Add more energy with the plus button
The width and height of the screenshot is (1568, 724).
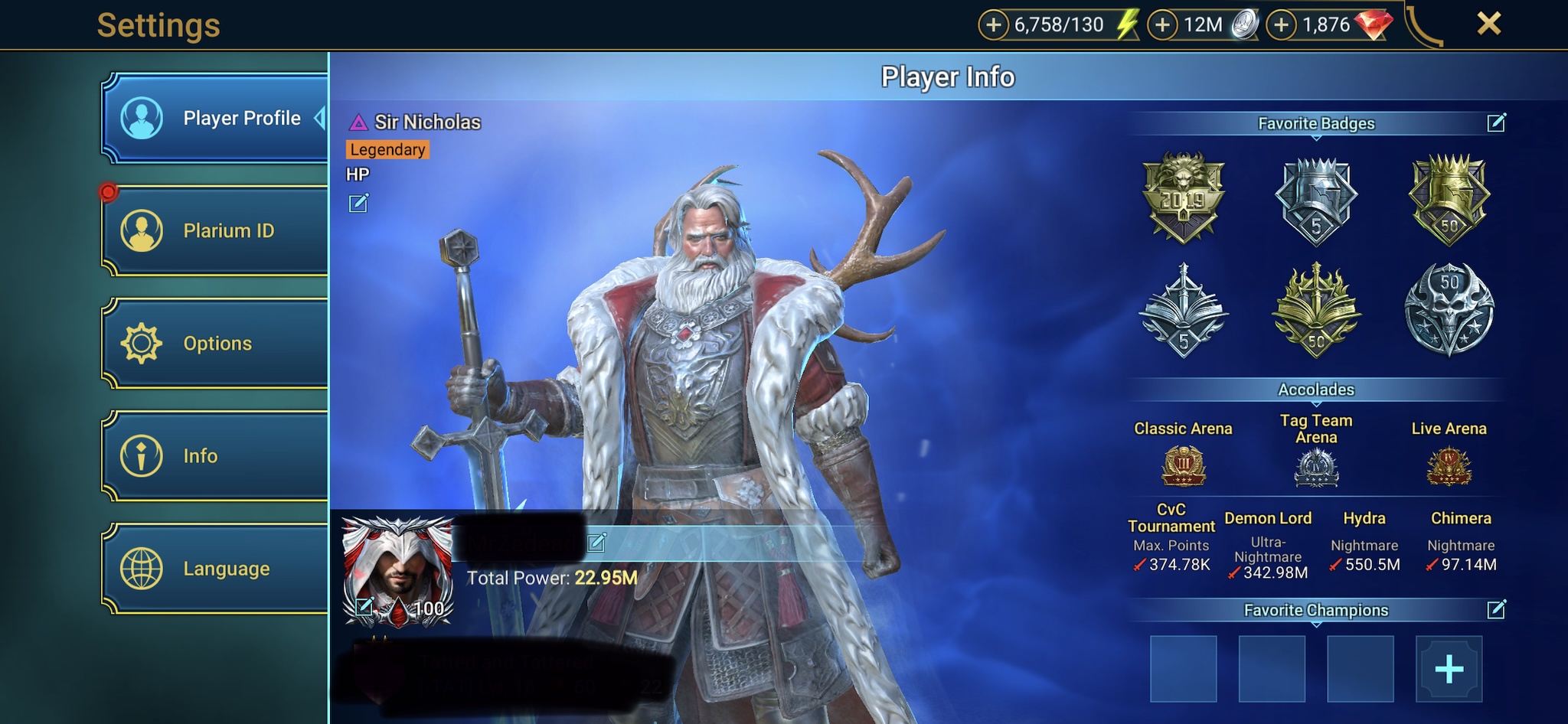993,25
